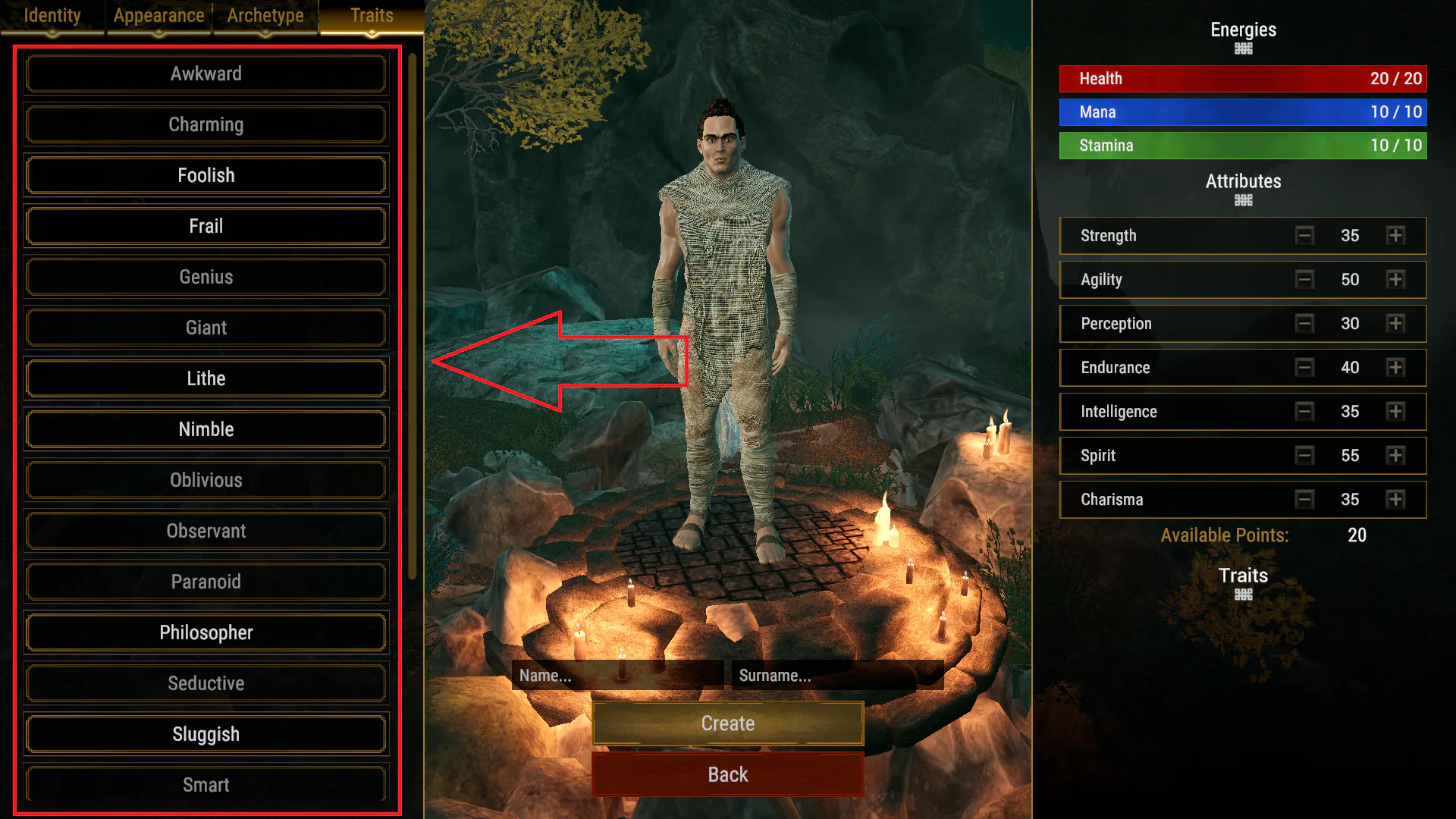Choose the Sluggish trait
Viewport: 1456px width, 819px height.
coord(206,734)
